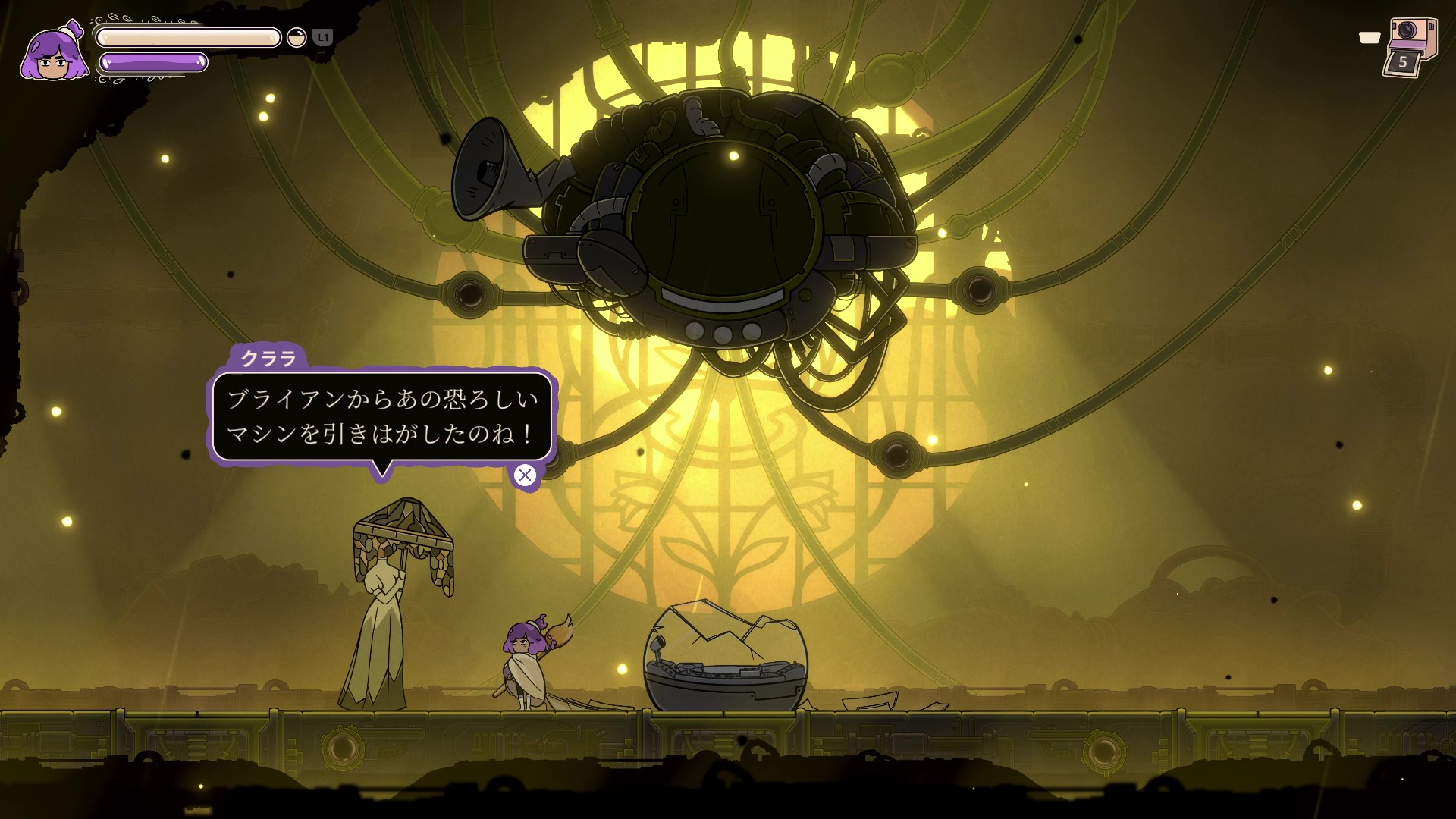This screenshot has height=819, width=1456.
Task: Click the instant camera photo counter icon
Action: click(1409, 47)
